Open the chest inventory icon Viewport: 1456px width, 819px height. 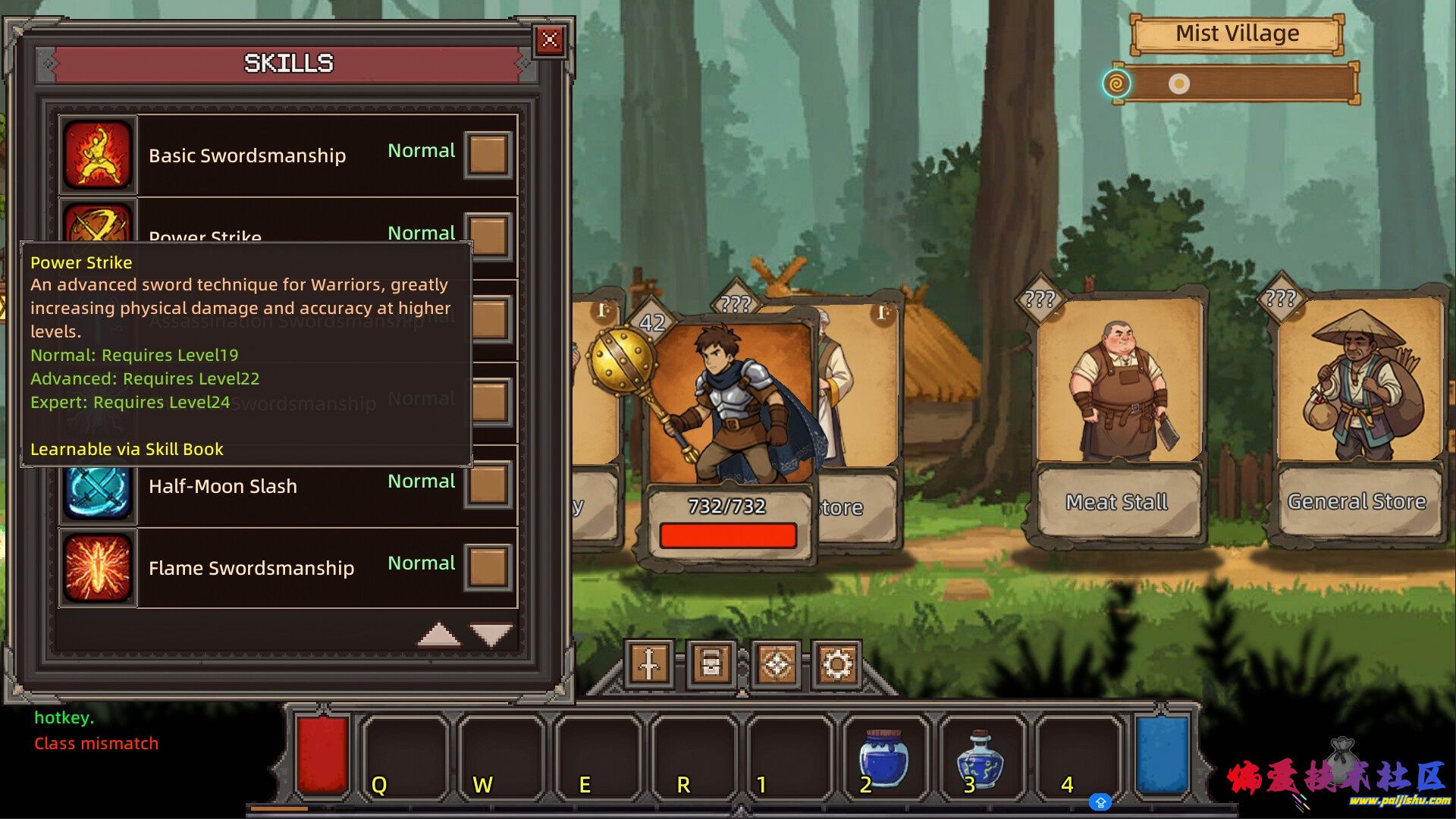711,665
